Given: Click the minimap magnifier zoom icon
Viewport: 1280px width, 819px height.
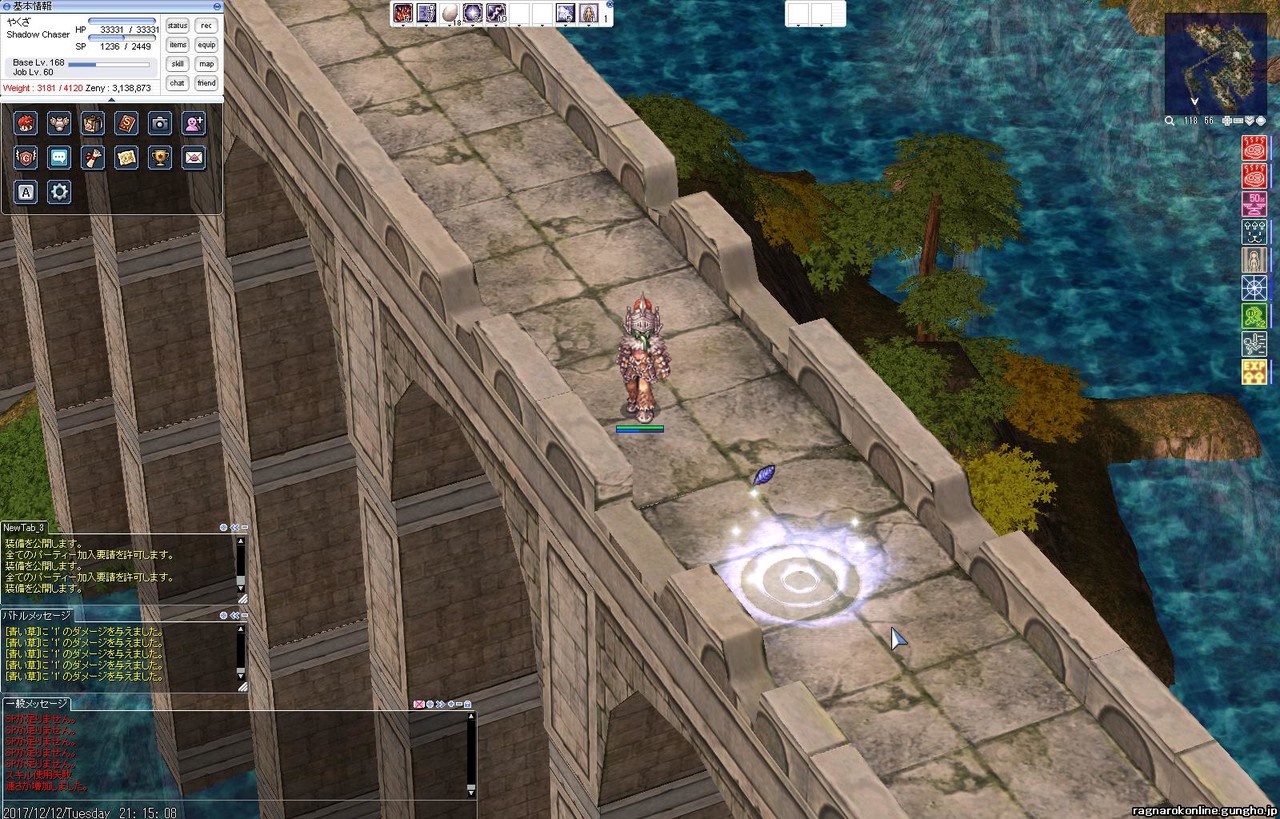Looking at the screenshot, I should (1170, 121).
